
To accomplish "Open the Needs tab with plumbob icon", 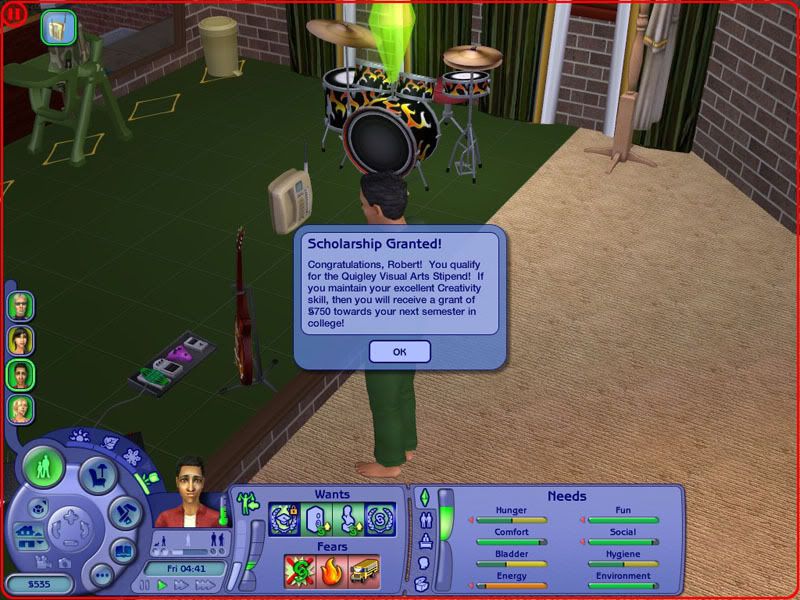I will click(423, 497).
